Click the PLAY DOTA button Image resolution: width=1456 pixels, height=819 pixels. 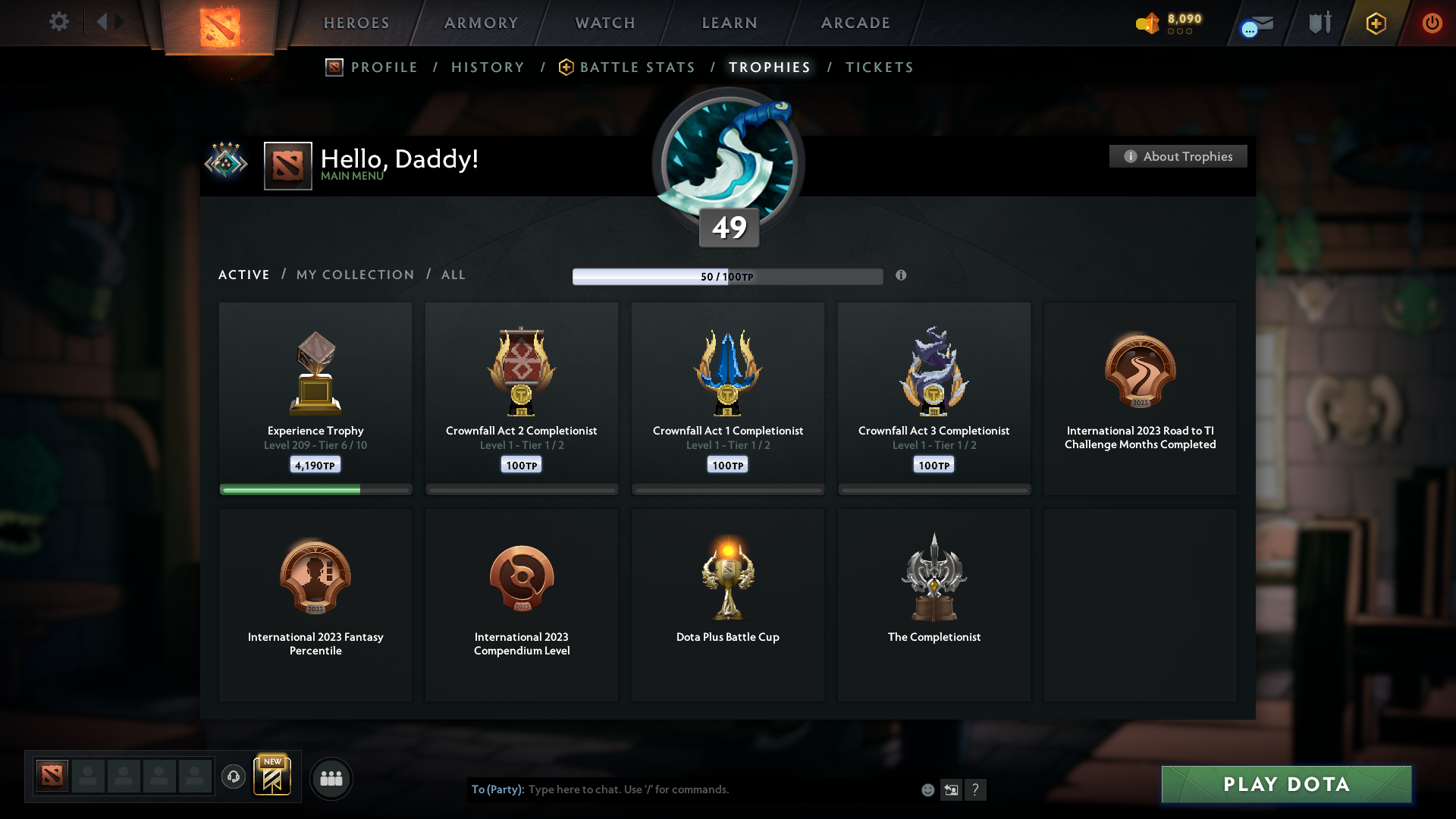tap(1285, 785)
